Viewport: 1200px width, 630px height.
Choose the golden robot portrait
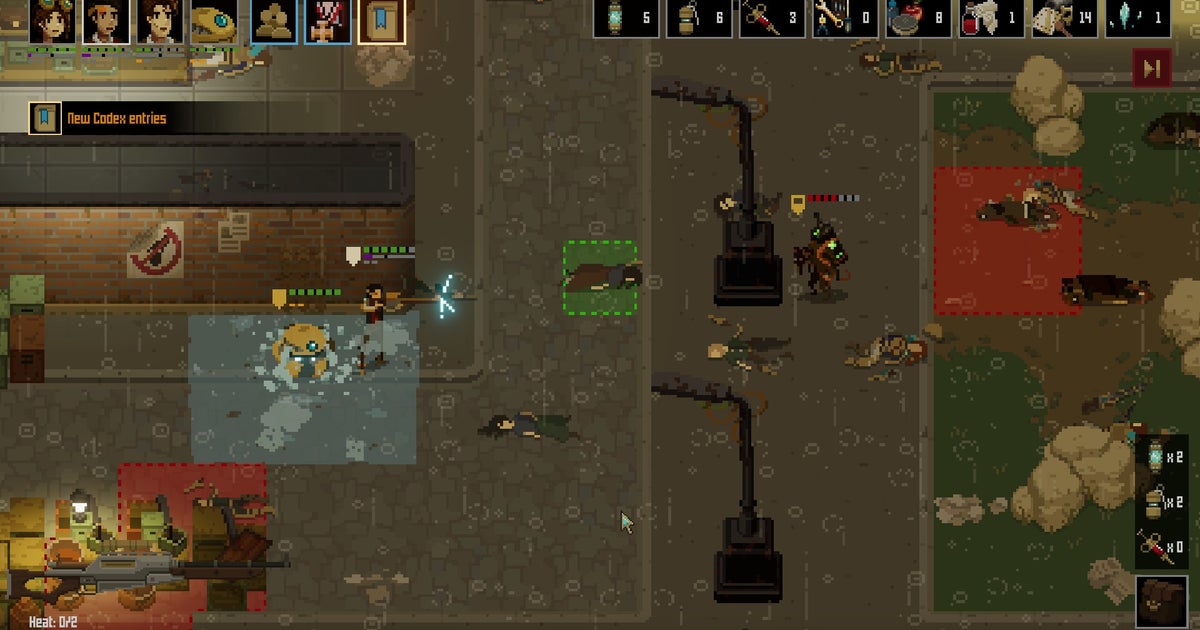pyautogui.click(x=213, y=22)
